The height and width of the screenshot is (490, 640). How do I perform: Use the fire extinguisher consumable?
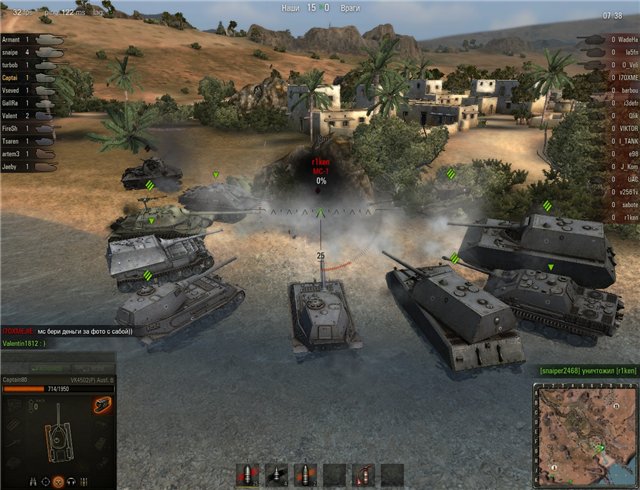(x=364, y=473)
